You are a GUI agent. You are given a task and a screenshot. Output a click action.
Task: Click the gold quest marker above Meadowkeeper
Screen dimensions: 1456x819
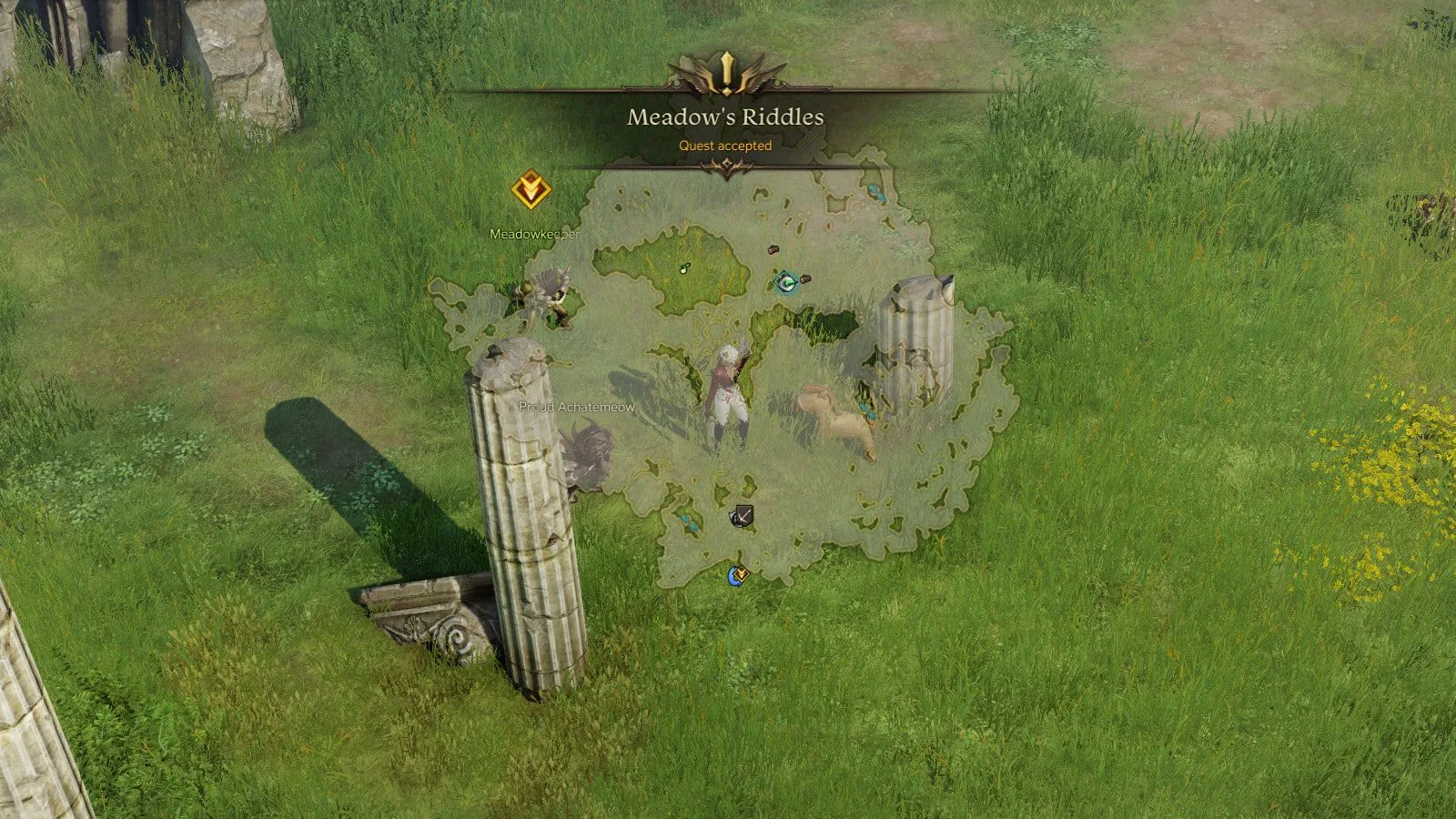(x=530, y=190)
